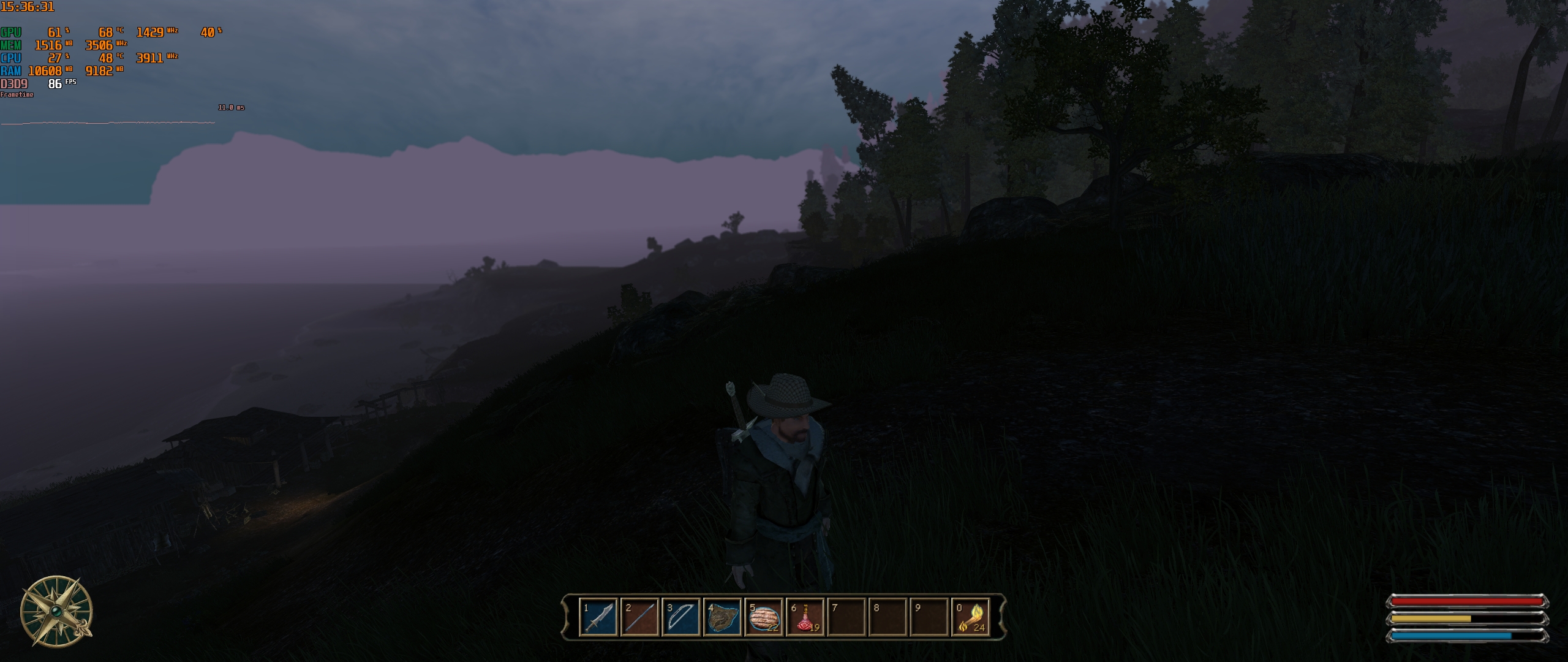The width and height of the screenshot is (1568, 662).
Task: Equip the spear in slot 2
Action: click(639, 617)
